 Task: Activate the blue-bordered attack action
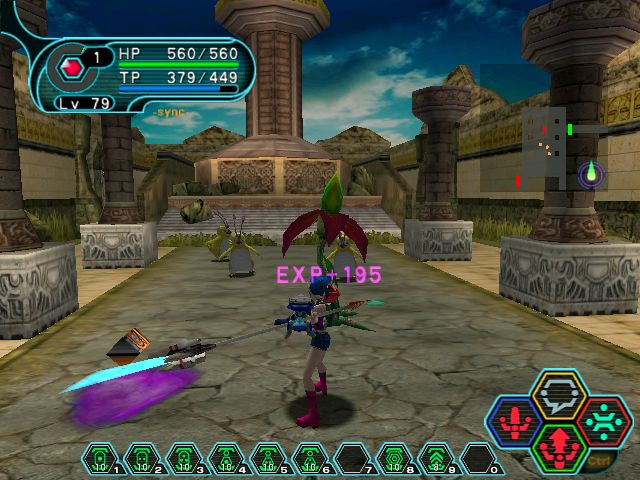(x=517, y=422)
